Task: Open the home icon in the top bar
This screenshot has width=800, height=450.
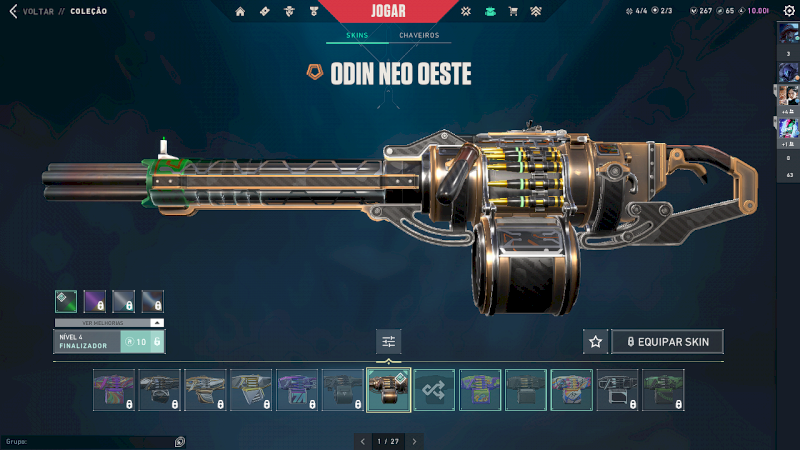Action: (x=240, y=12)
